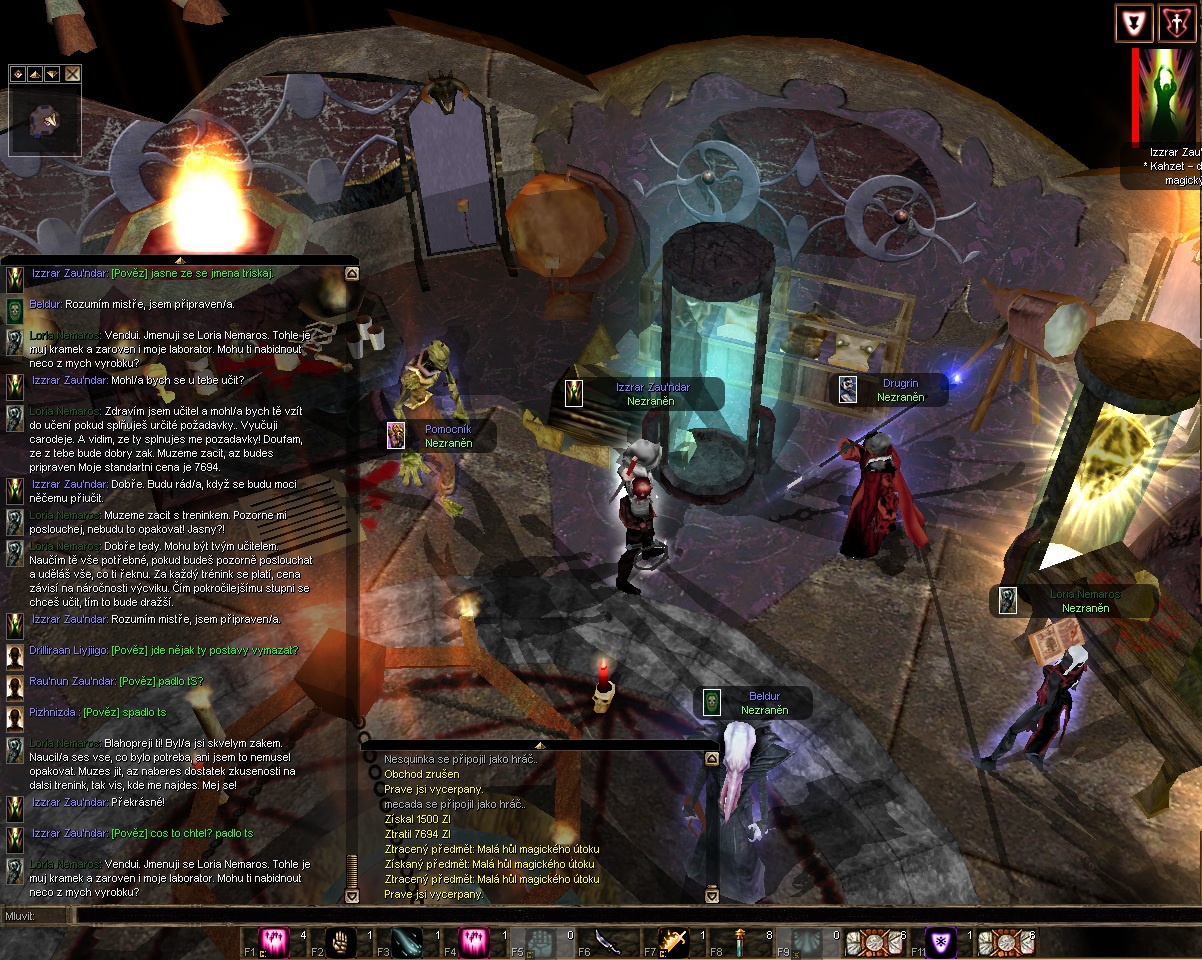Activate the F3 teal streak quickslot
This screenshot has width=1202, height=960.
[406, 942]
